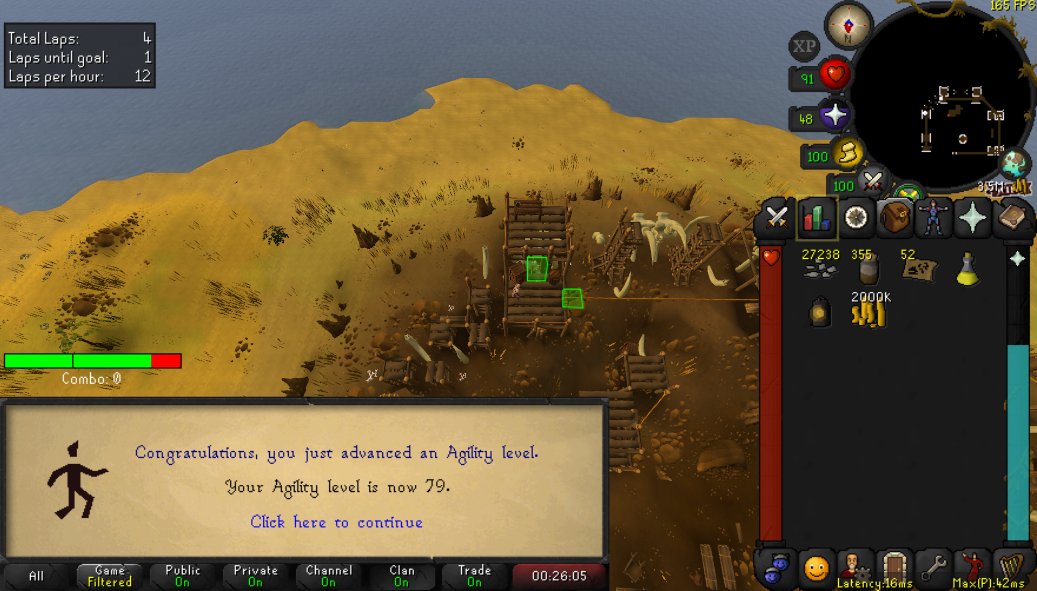Switch to the Prayer tab
This screenshot has height=591, width=1037.
tap(972, 218)
